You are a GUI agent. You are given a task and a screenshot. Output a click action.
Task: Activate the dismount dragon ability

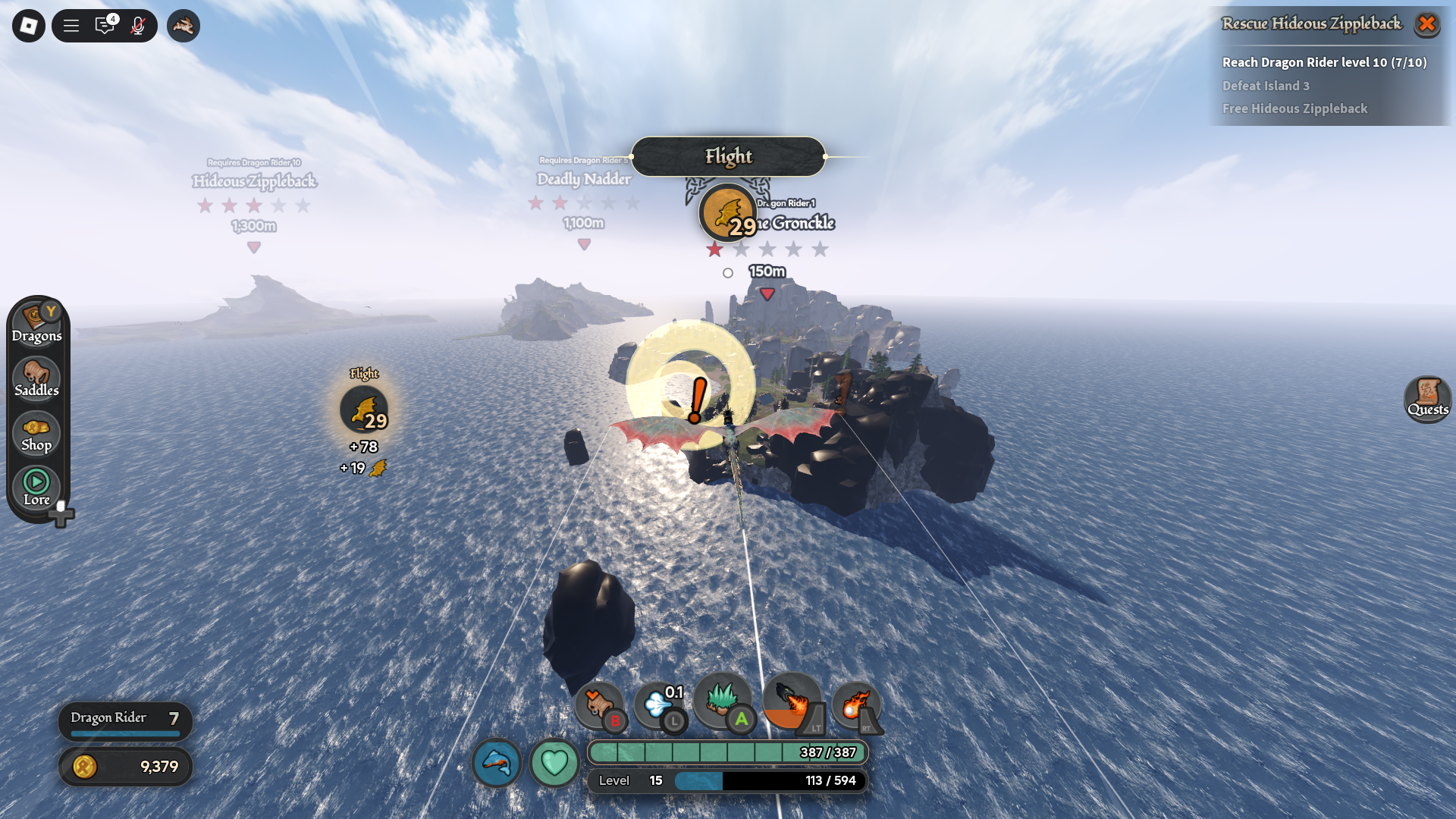click(x=599, y=705)
